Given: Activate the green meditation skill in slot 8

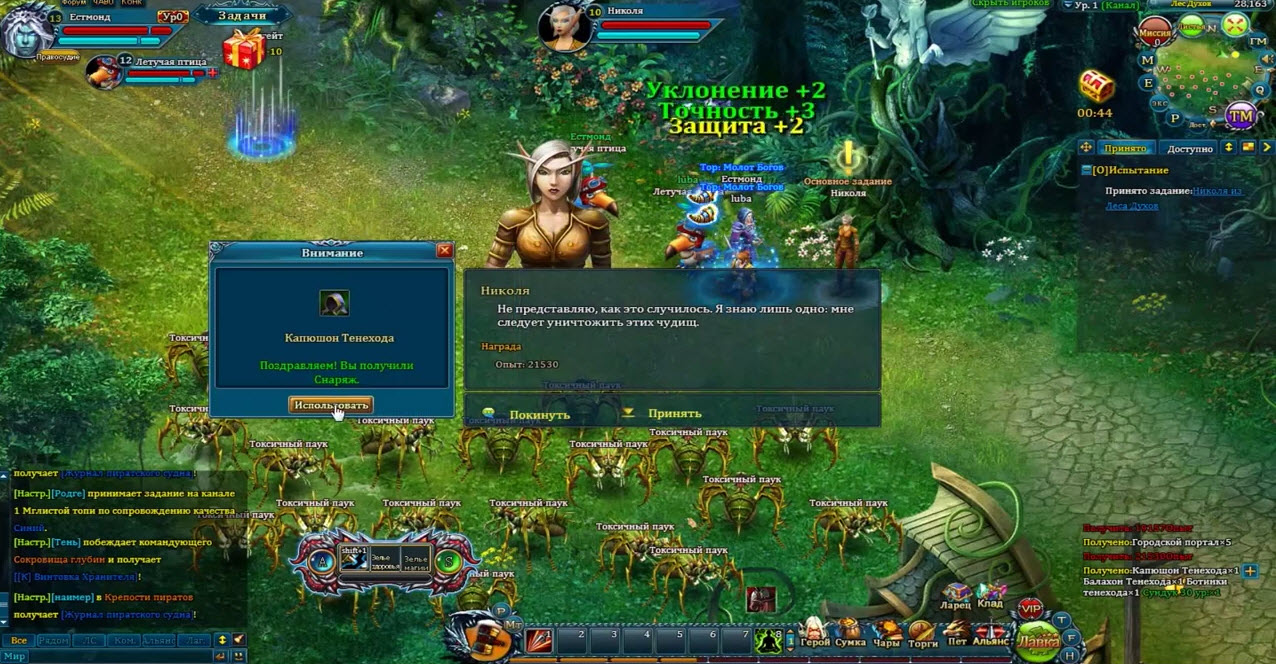Looking at the screenshot, I should tap(769, 640).
